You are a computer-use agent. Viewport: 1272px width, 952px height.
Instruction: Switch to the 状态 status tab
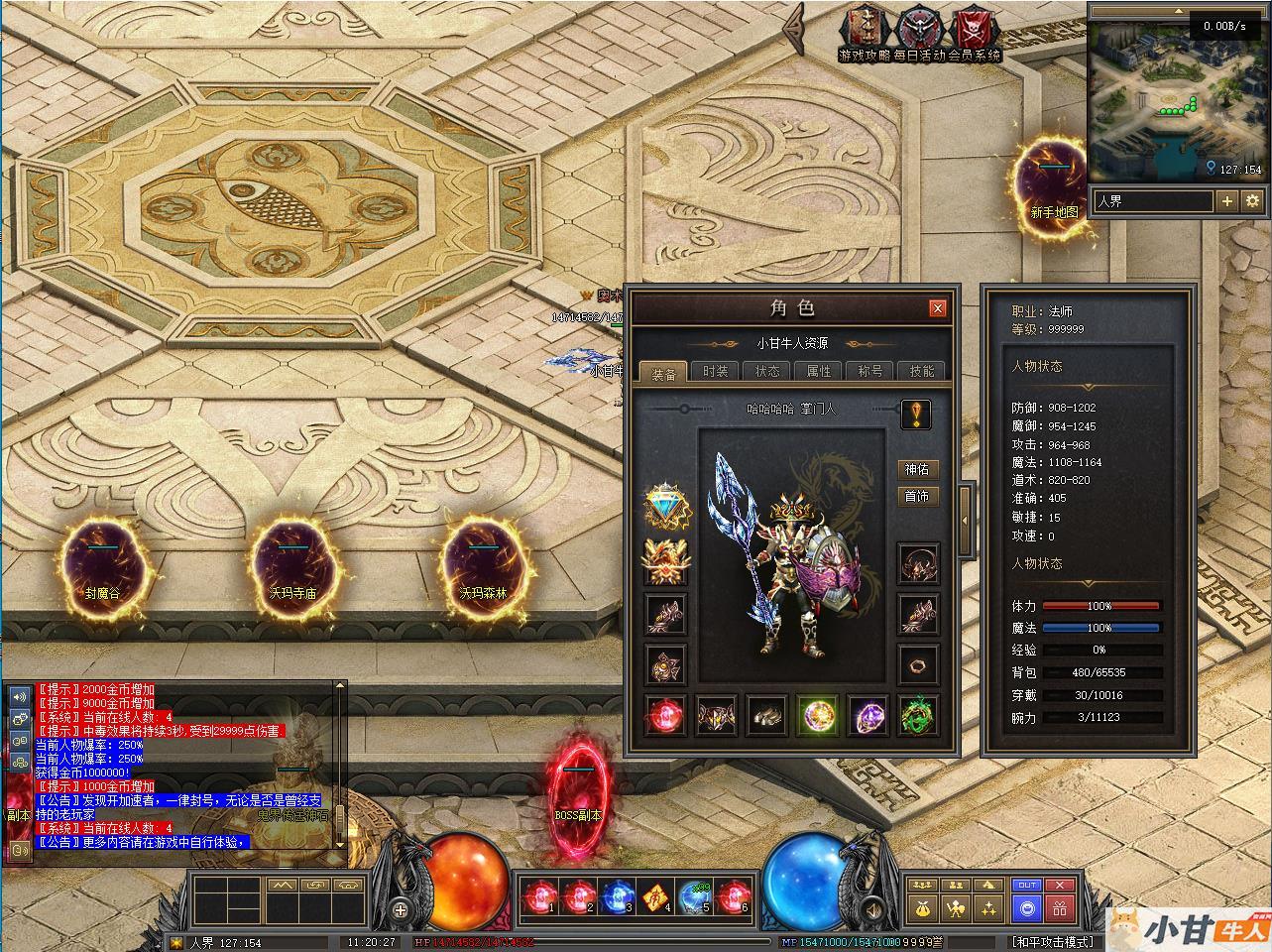point(766,371)
